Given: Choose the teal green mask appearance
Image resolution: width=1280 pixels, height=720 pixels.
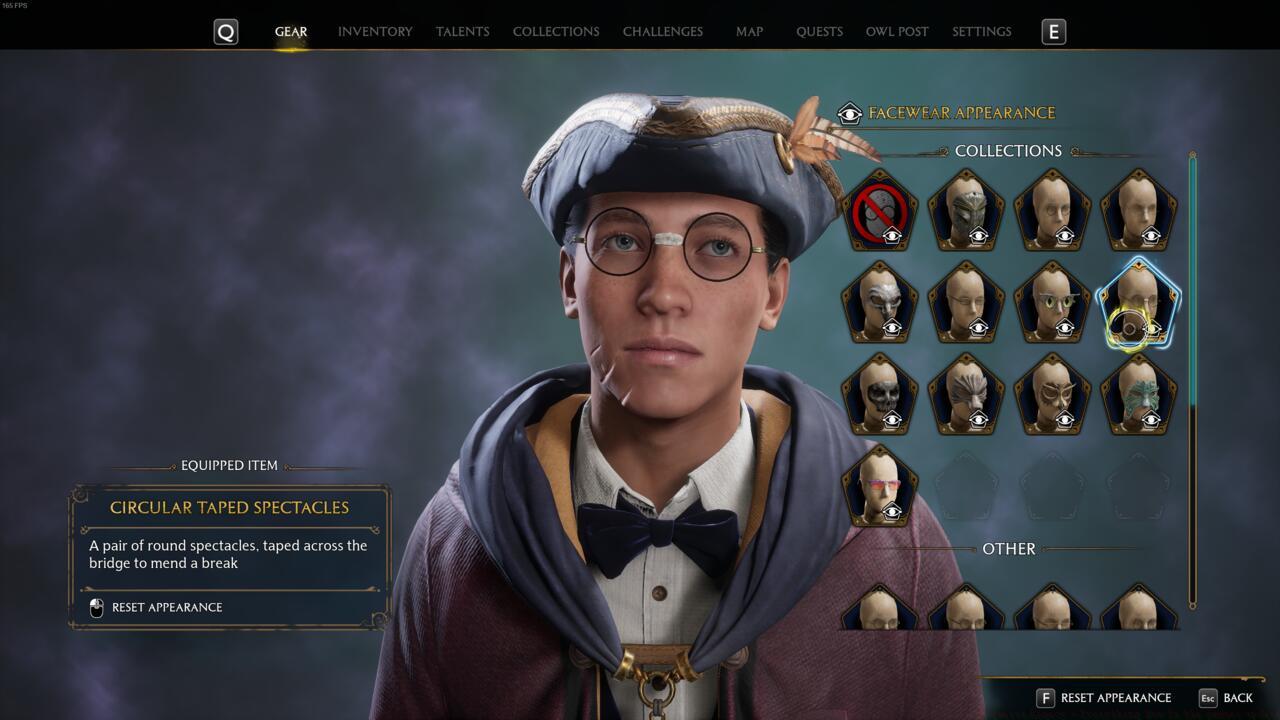Looking at the screenshot, I should coord(1138,395).
